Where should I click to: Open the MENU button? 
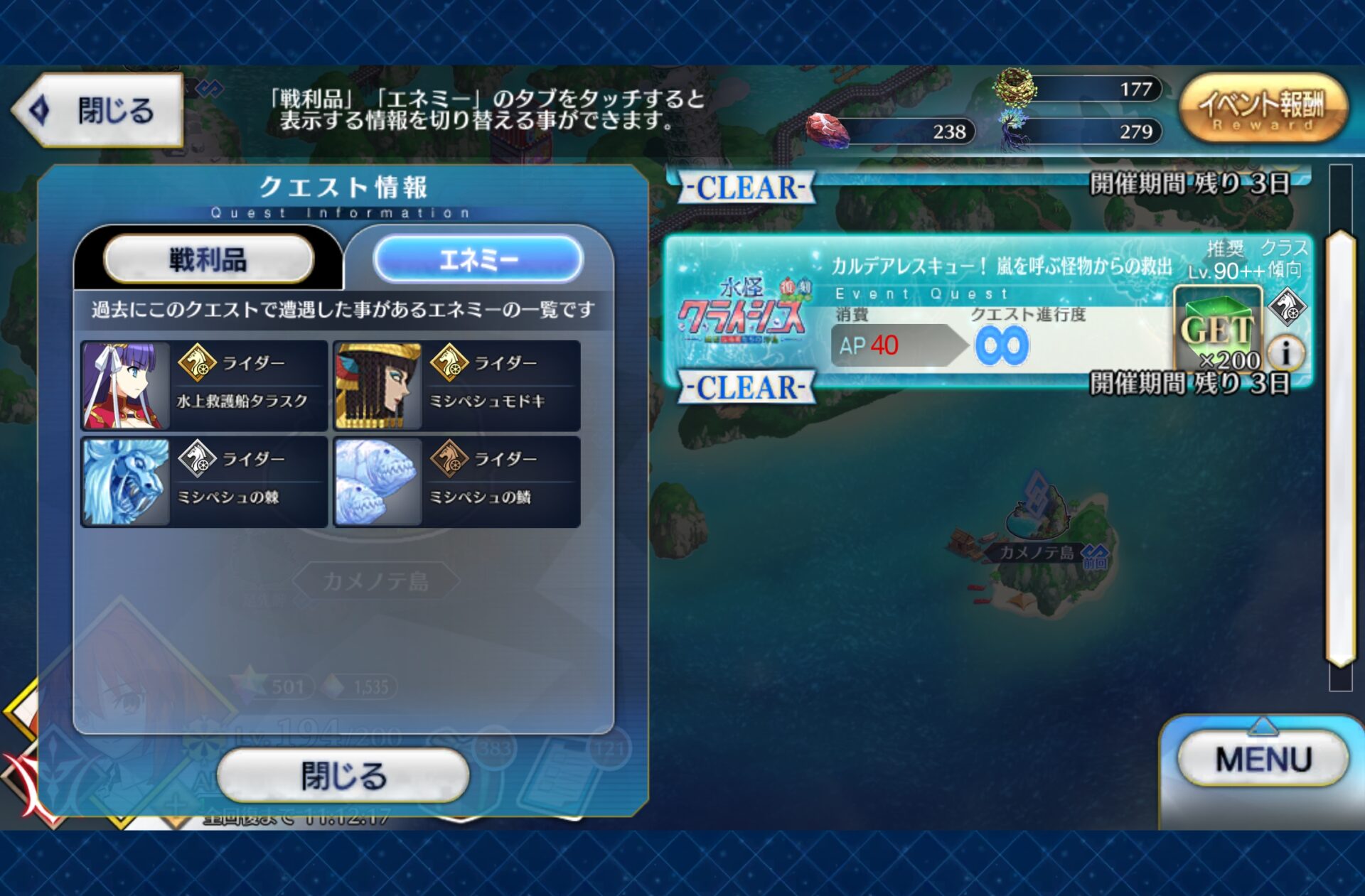point(1263,760)
